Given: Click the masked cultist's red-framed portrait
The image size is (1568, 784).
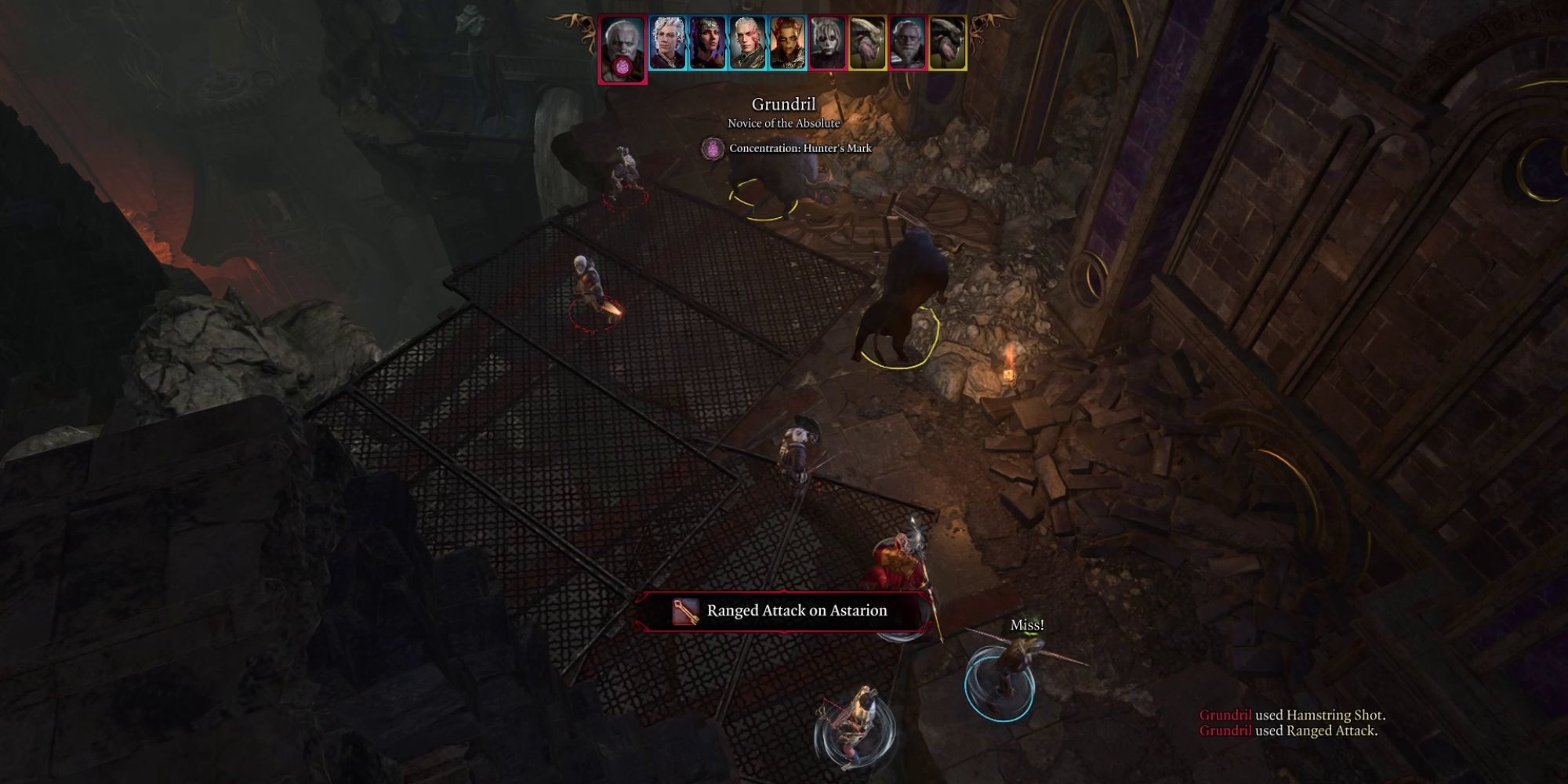Looking at the screenshot, I should [x=828, y=43].
